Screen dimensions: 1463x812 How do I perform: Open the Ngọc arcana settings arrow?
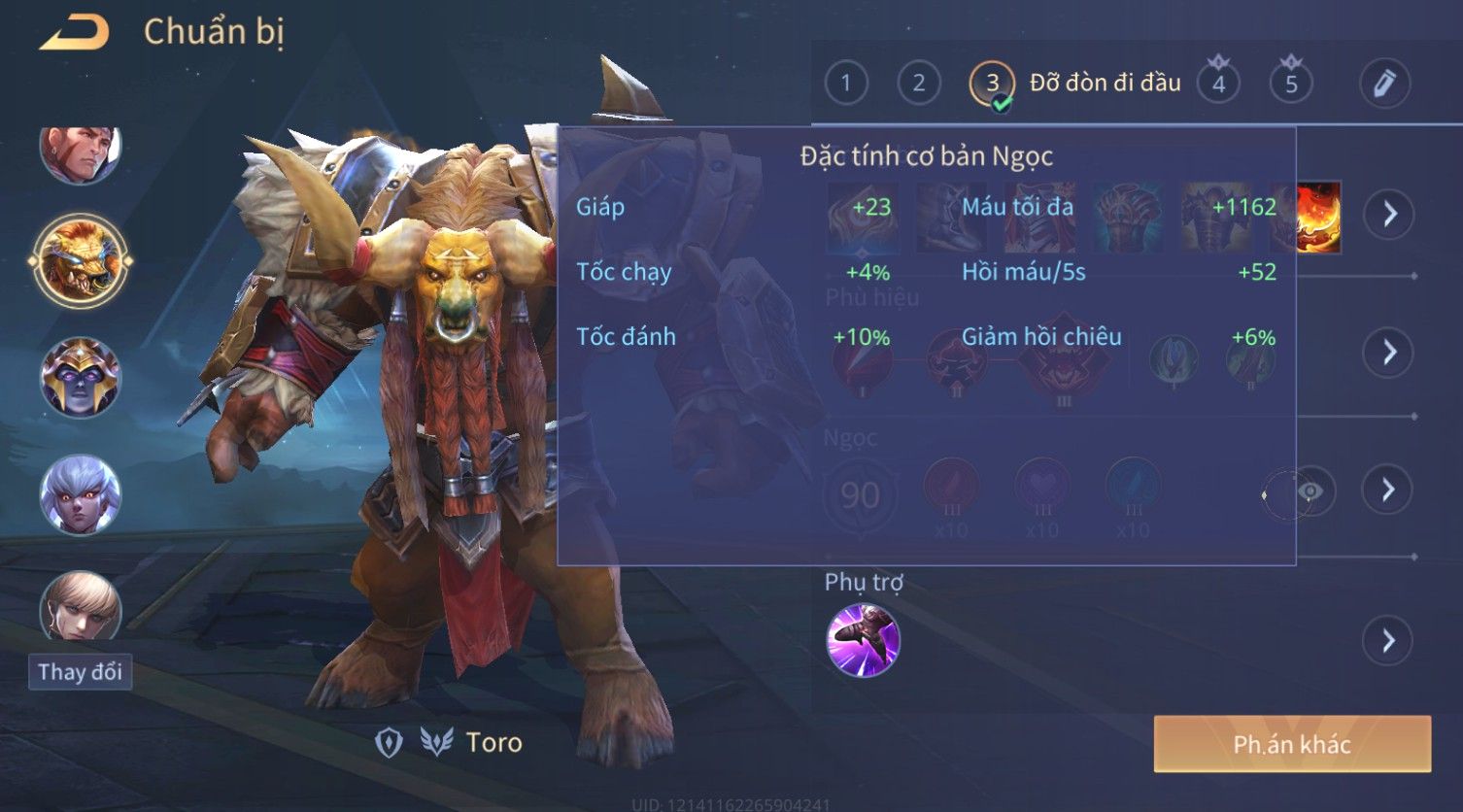point(1389,490)
